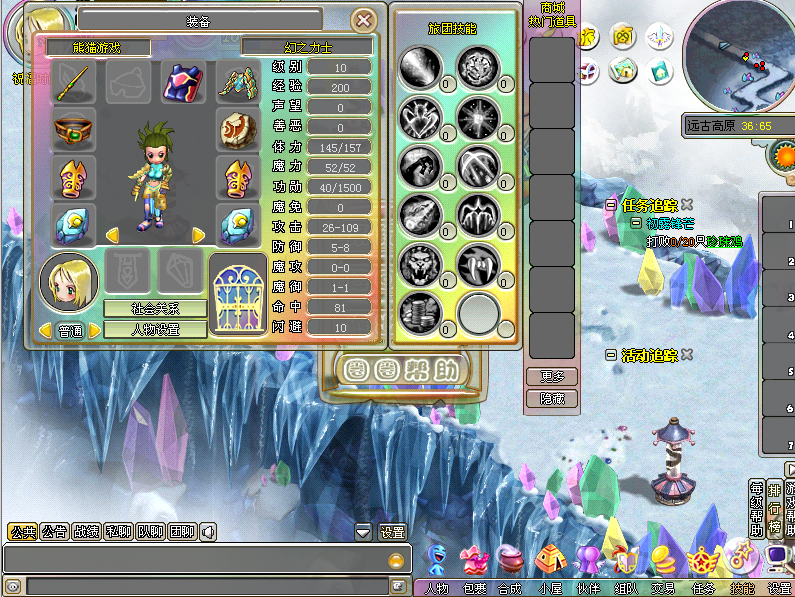Collapse the 任务追踪 quest tracker

611,206
